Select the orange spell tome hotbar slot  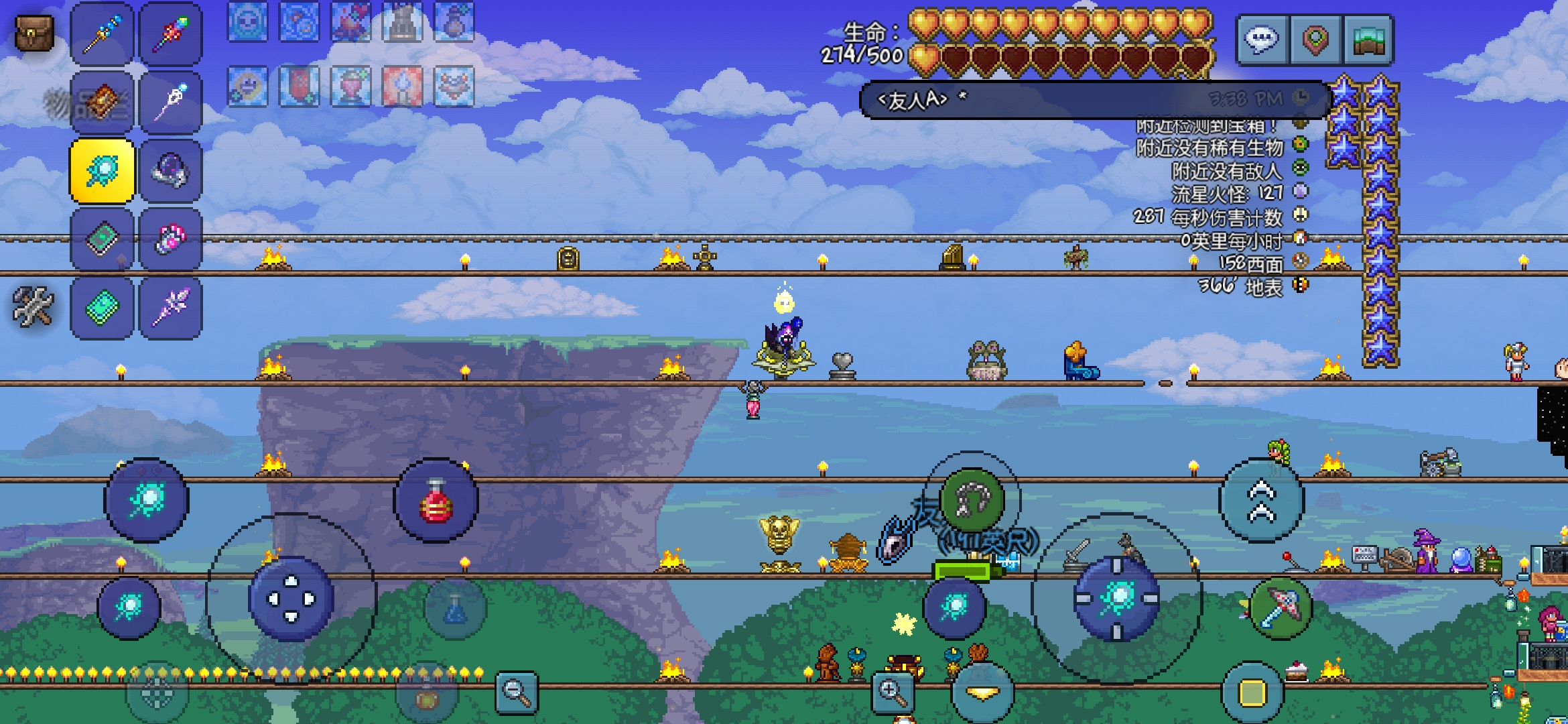click(x=102, y=102)
